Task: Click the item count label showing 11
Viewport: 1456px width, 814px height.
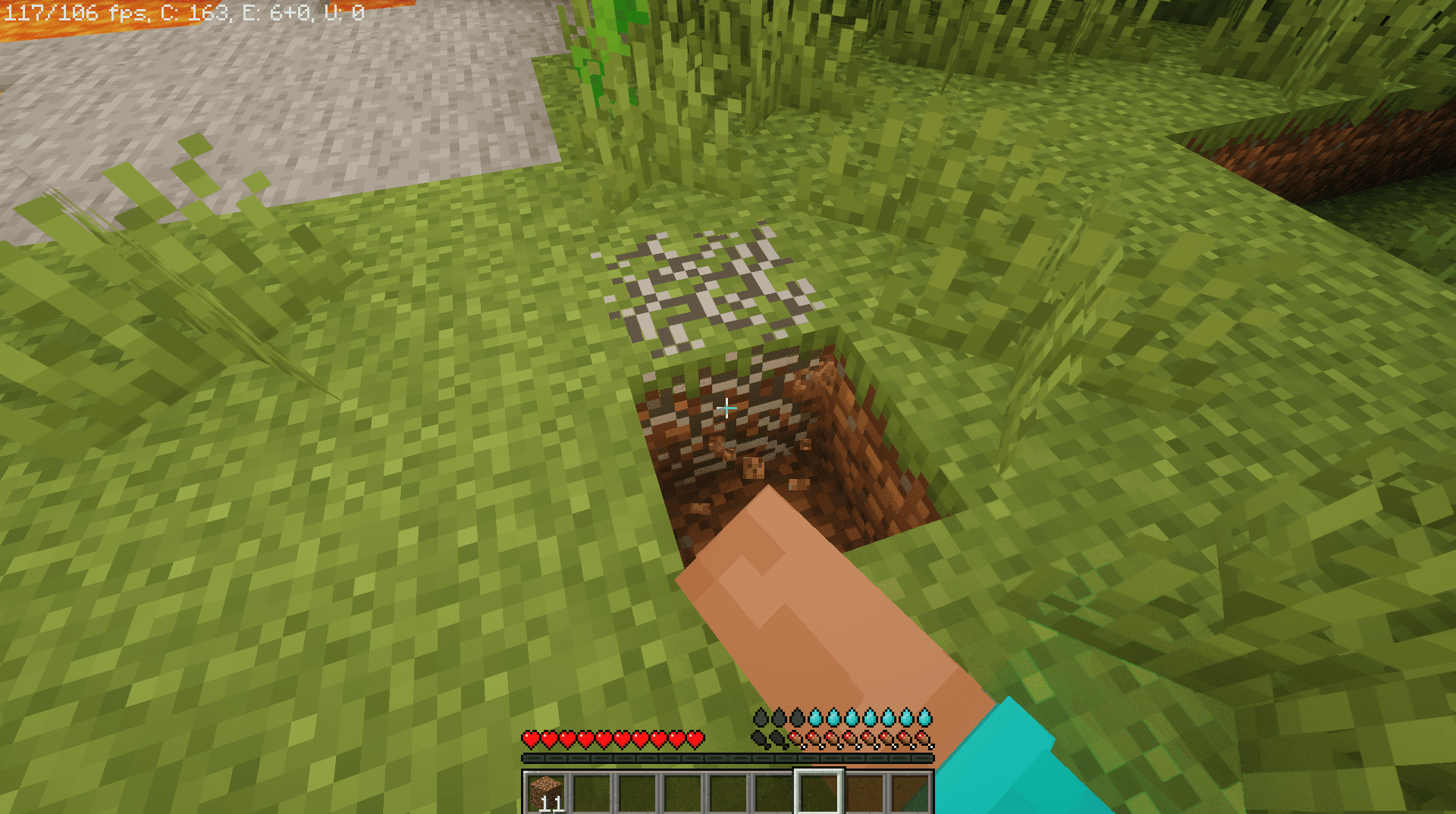Action: click(x=553, y=802)
